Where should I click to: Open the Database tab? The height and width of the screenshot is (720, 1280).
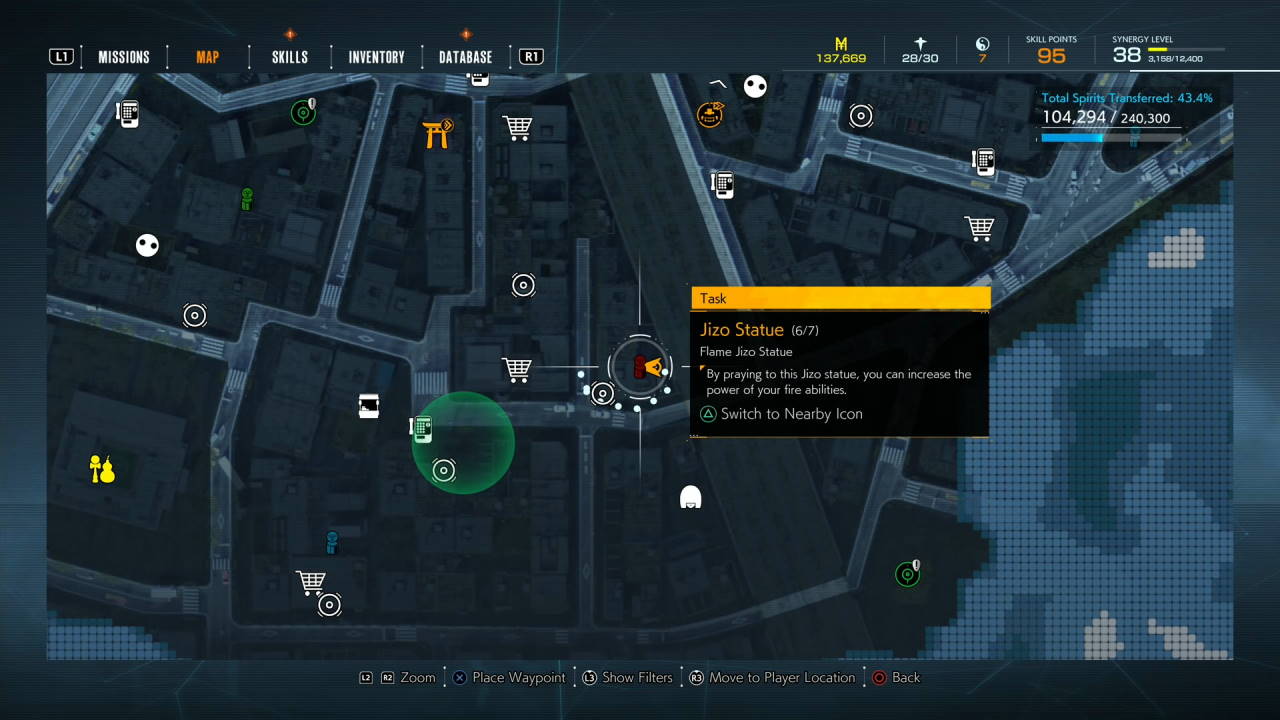pyautogui.click(x=465, y=57)
